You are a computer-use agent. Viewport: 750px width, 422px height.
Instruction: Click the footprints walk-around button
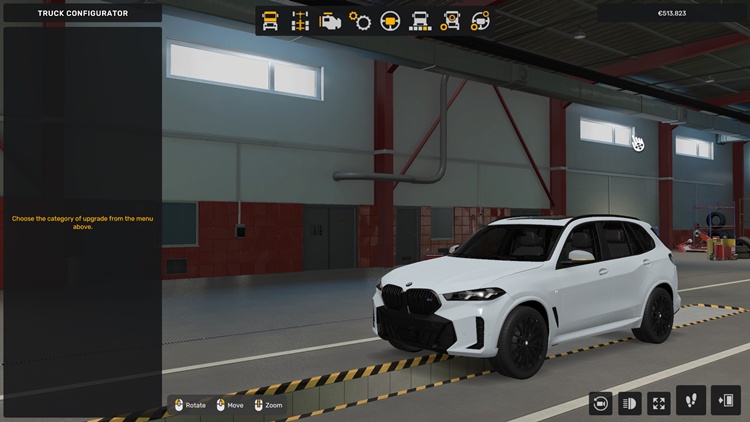click(x=691, y=400)
